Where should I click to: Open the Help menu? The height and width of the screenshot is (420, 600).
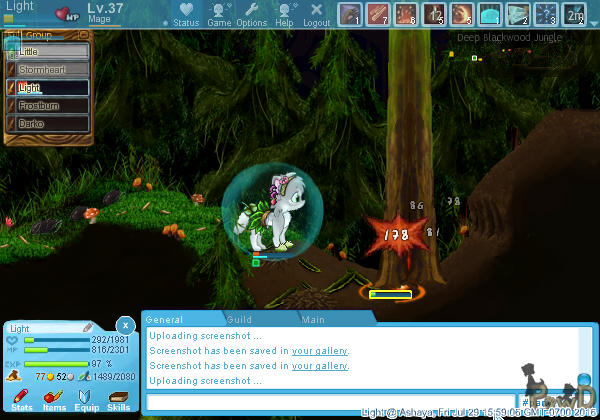(x=284, y=14)
